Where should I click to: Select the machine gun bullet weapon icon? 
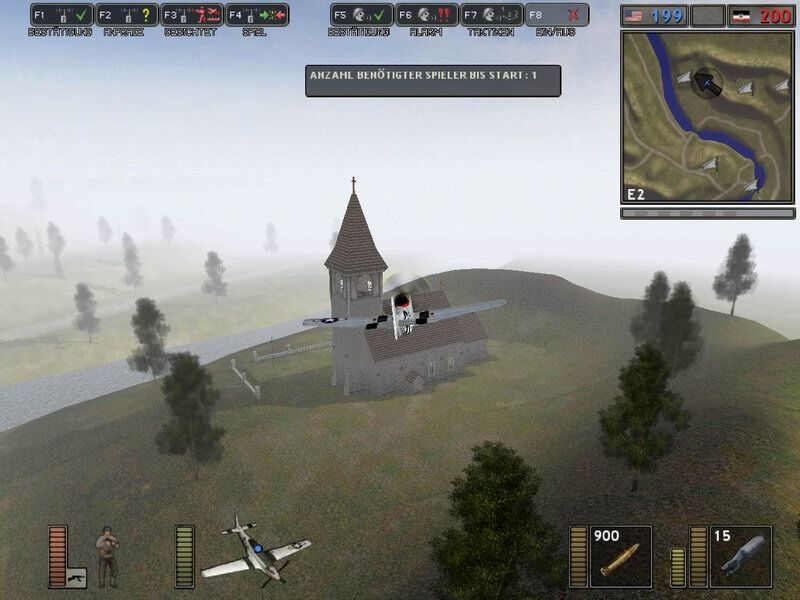pyautogui.click(x=620, y=557)
